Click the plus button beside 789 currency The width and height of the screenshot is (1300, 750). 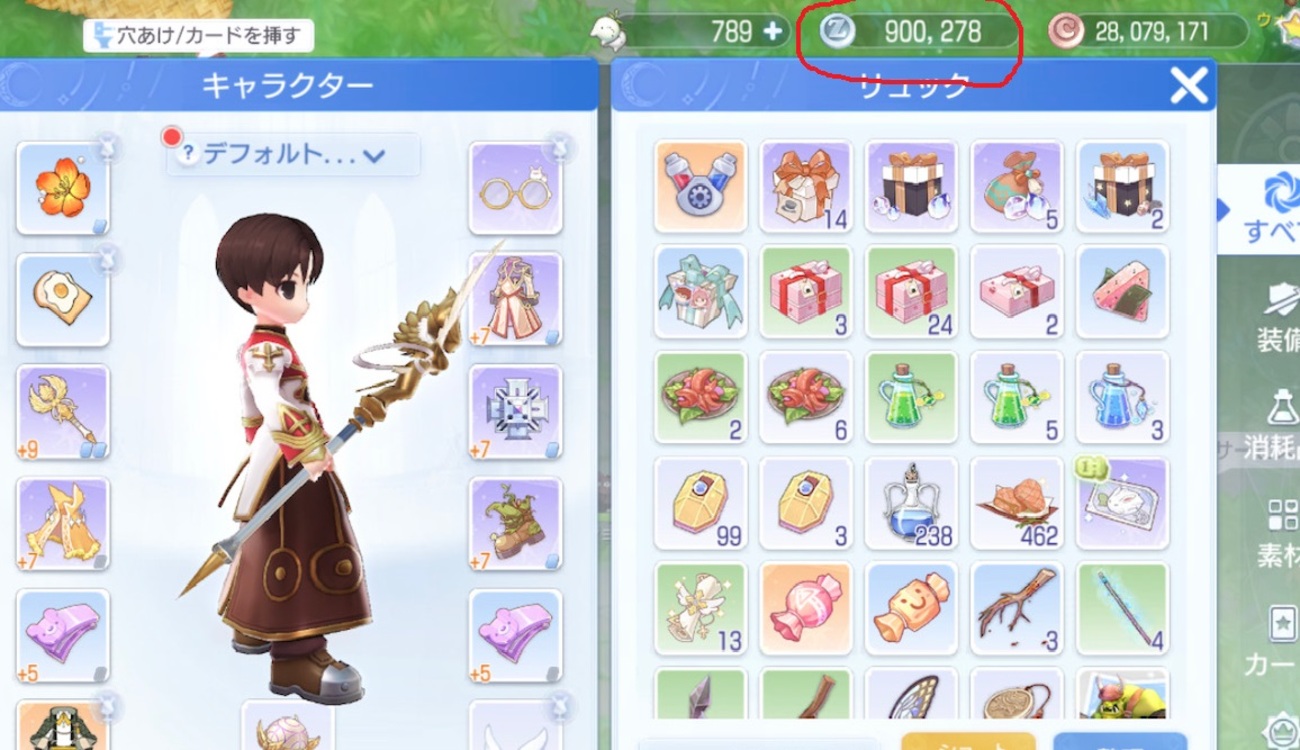coord(773,31)
